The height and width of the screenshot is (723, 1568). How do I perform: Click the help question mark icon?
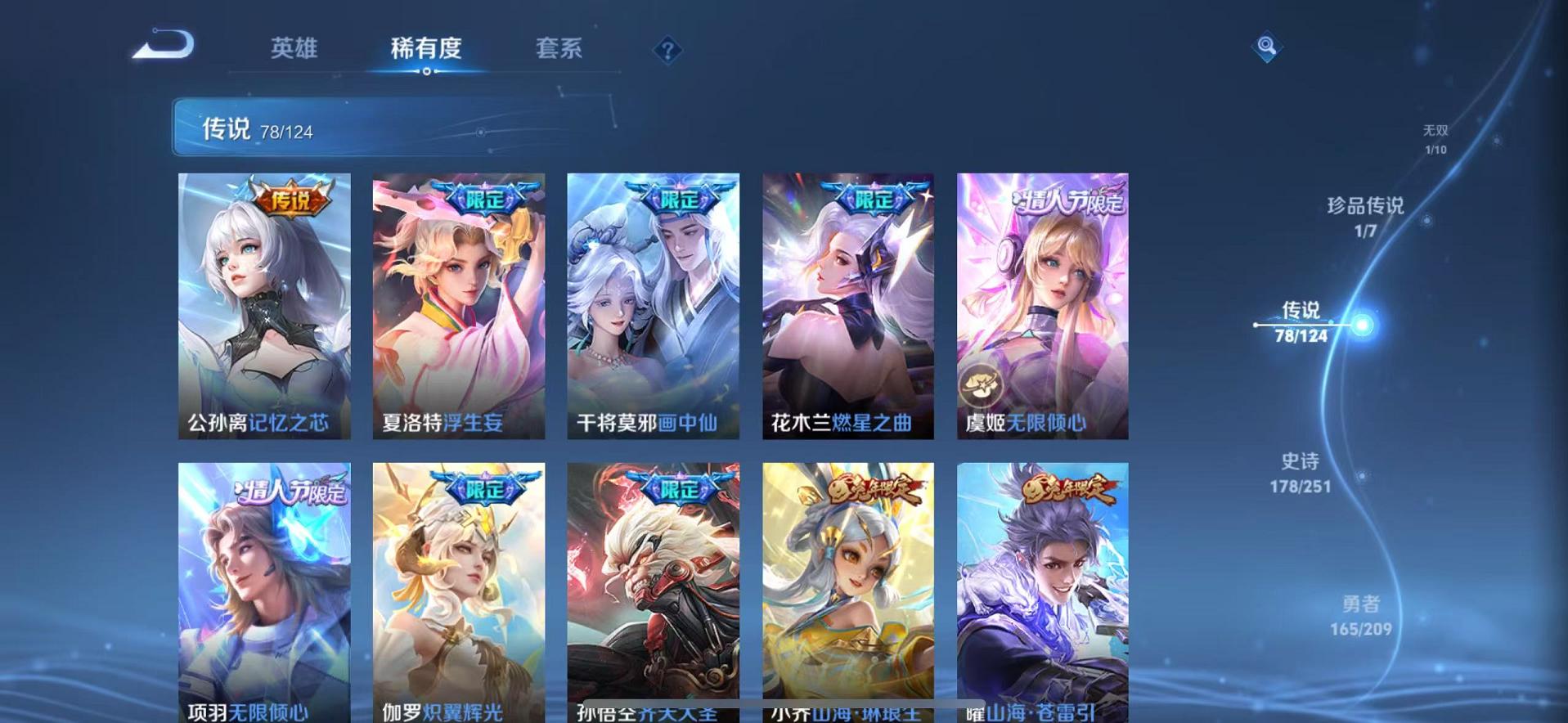668,52
